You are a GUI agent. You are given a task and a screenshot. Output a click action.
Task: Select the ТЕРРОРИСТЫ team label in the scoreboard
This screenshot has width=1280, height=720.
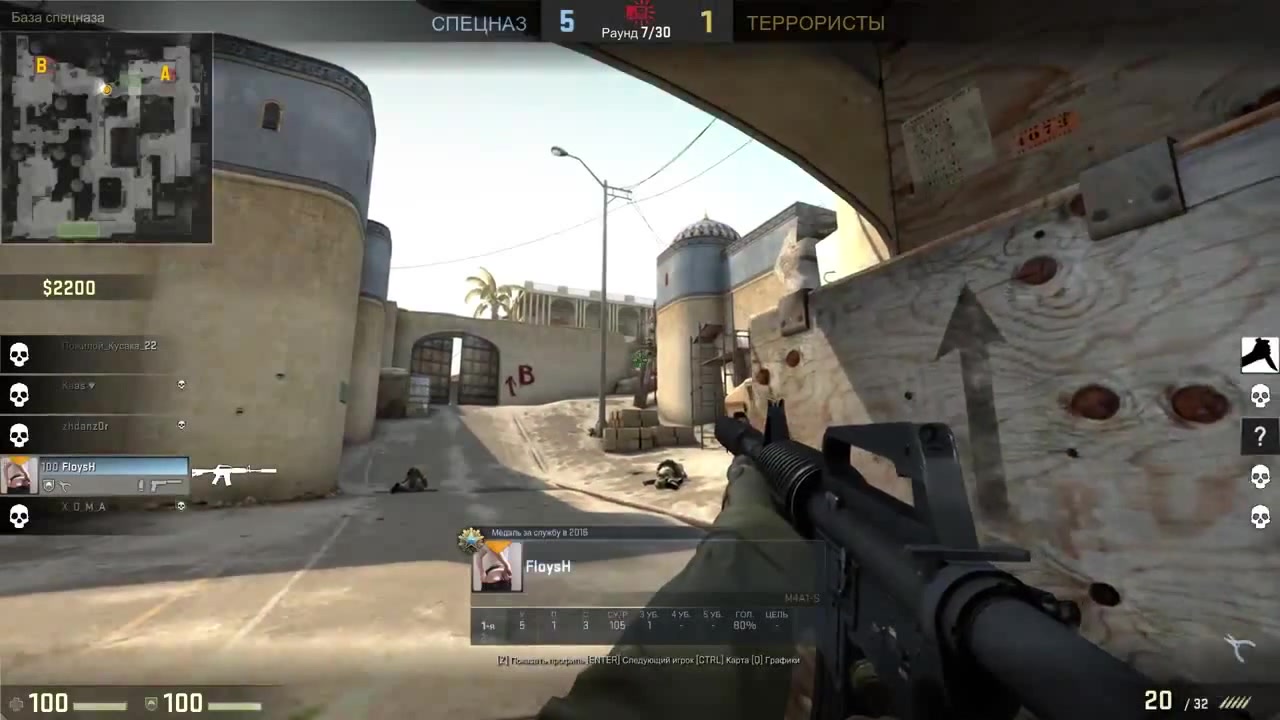[x=815, y=23]
